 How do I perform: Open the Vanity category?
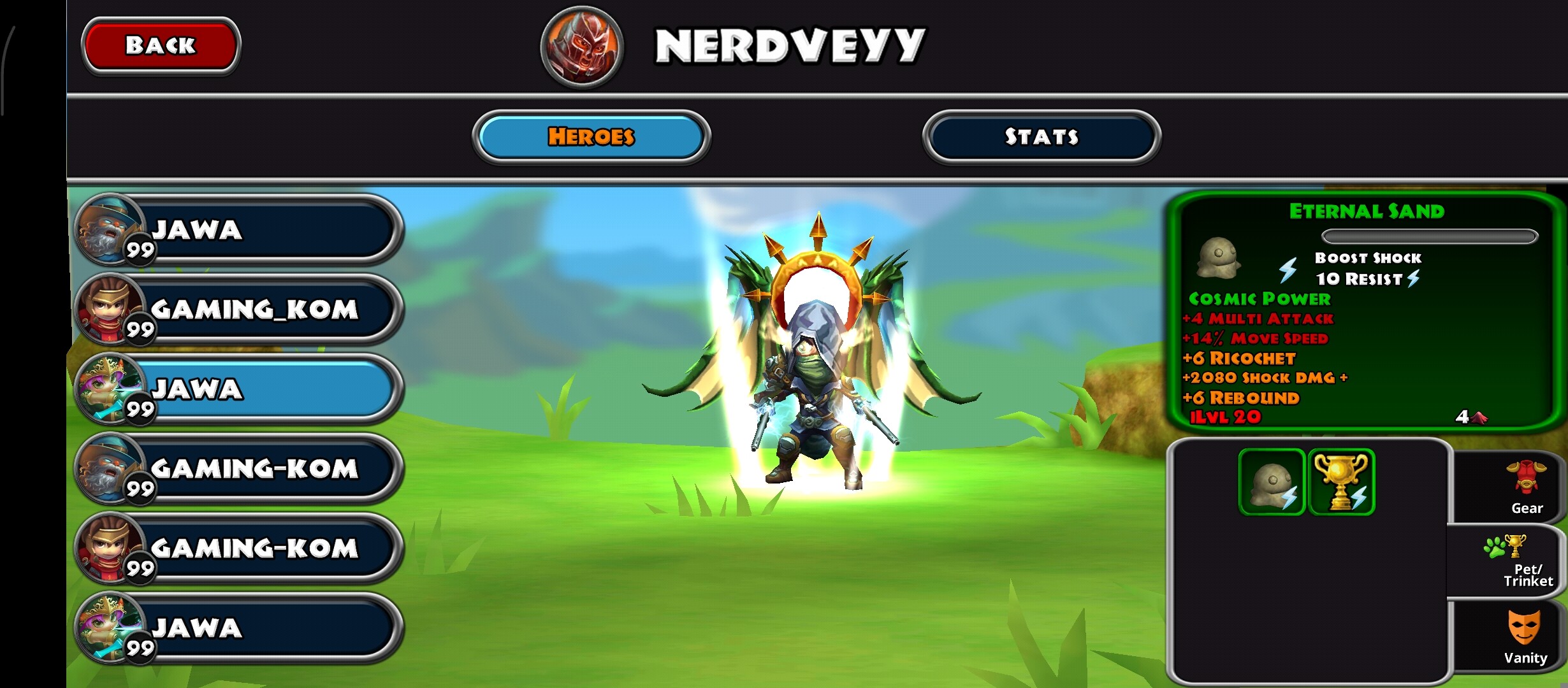pos(1525,637)
